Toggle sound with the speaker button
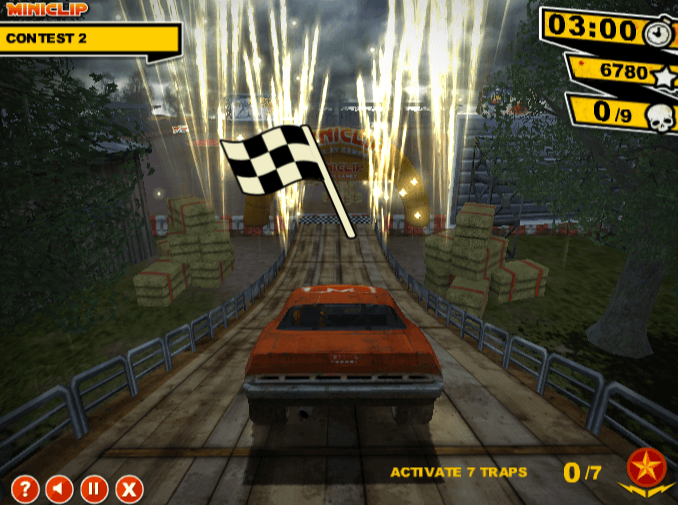The image size is (678, 505). 60,489
